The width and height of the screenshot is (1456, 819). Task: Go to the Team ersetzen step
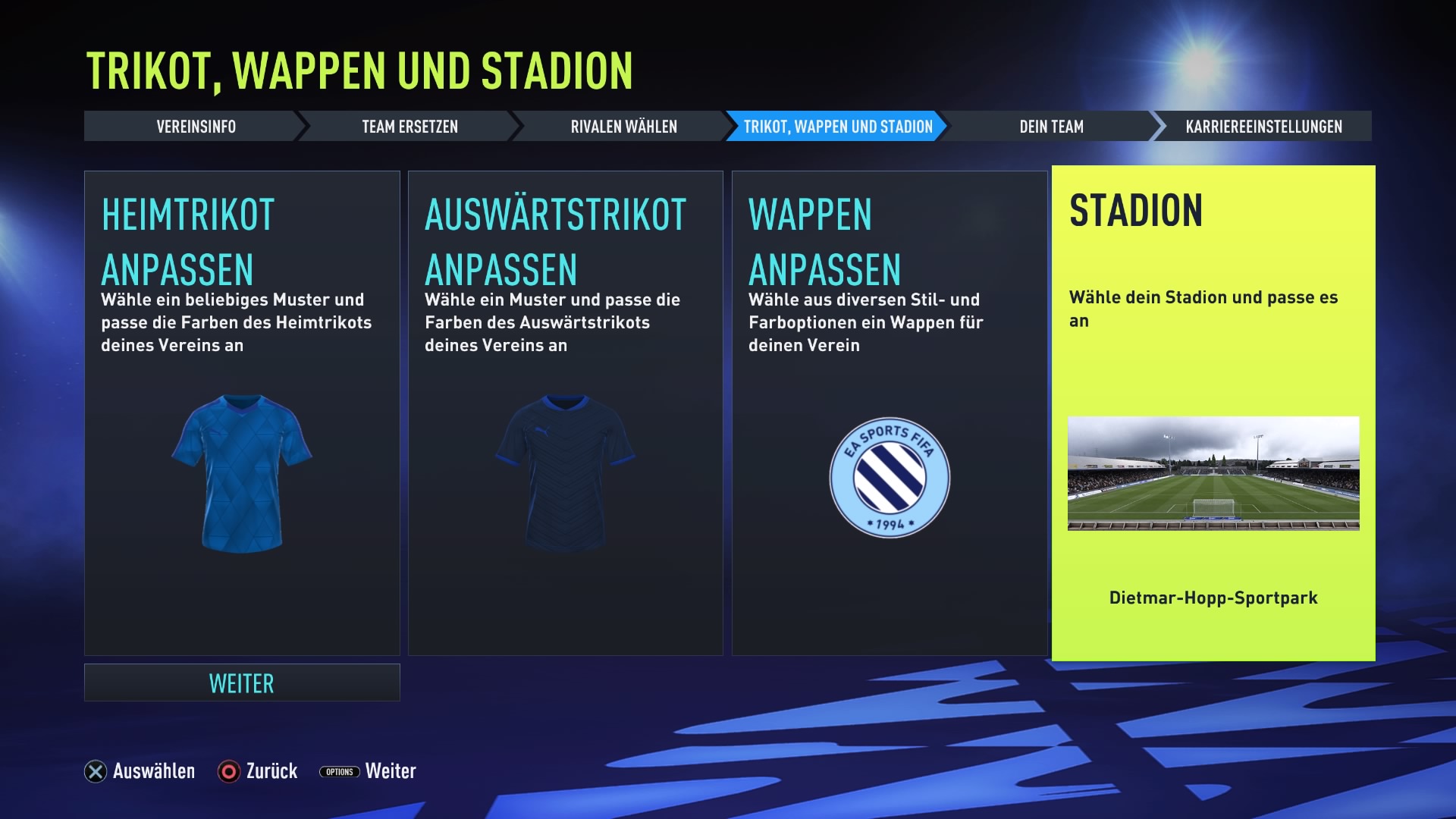point(409,127)
